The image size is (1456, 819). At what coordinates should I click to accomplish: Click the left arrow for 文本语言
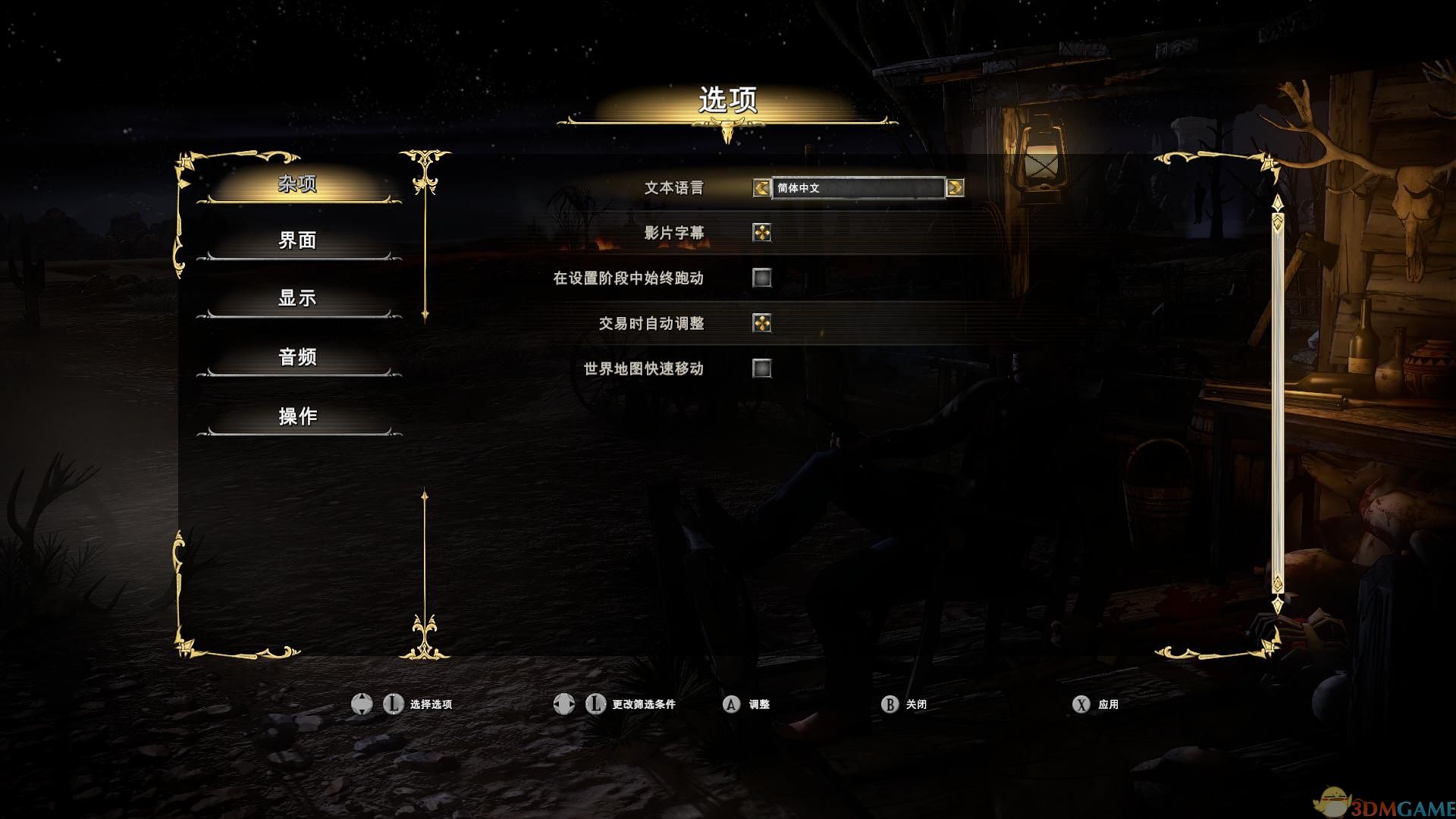(761, 187)
